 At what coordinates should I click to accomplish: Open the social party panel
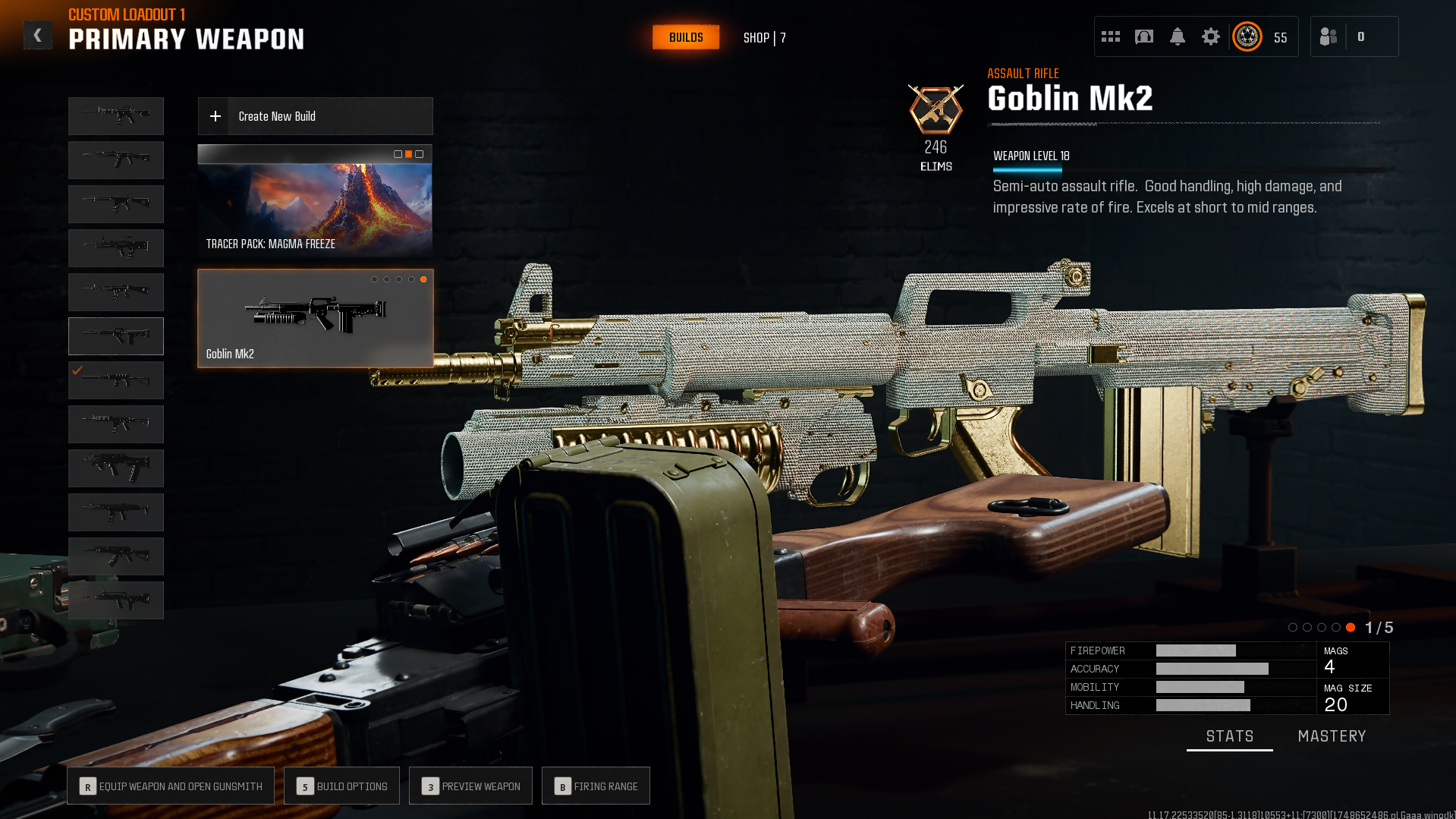(x=1329, y=36)
